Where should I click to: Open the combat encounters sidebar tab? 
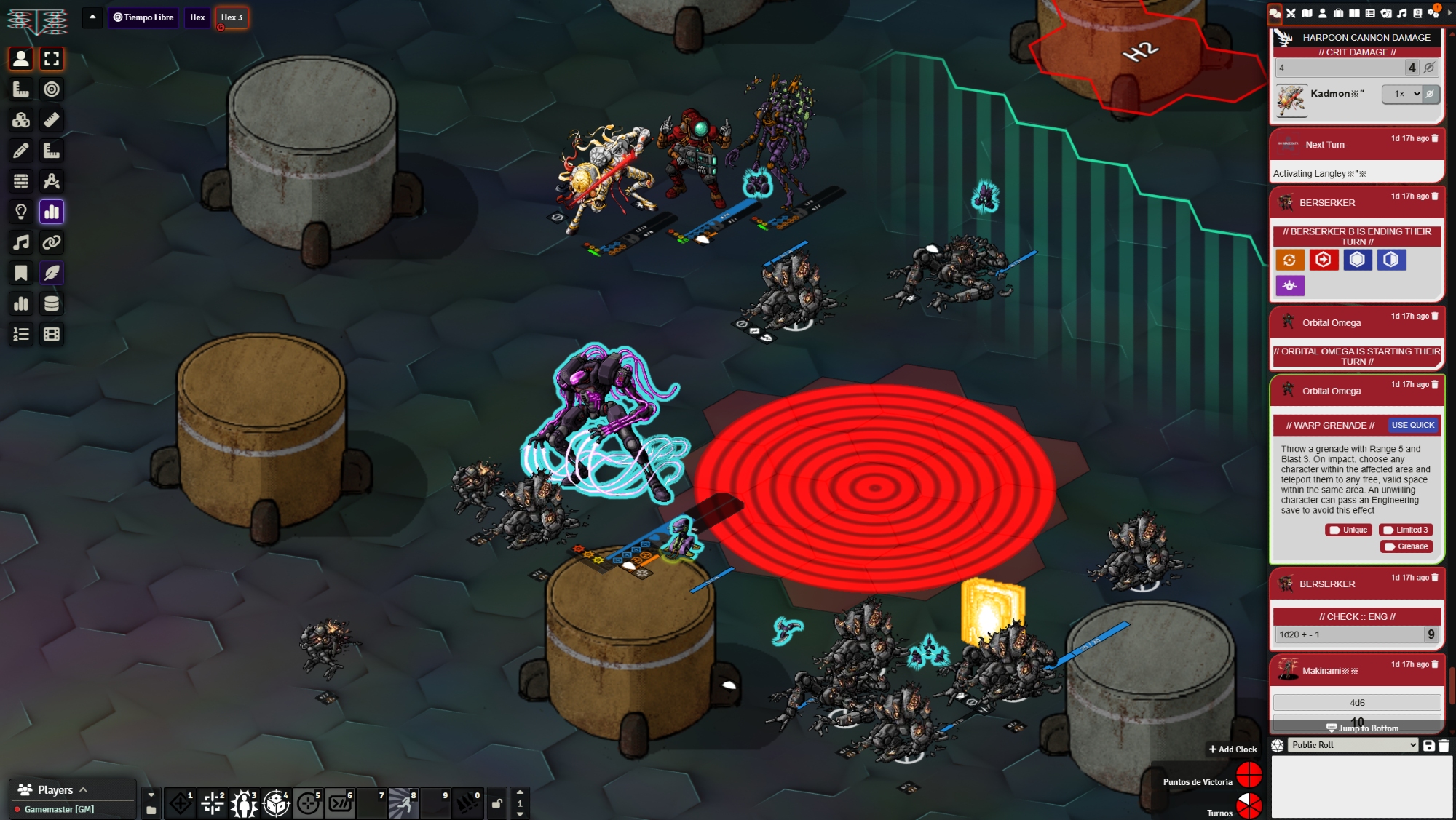pyautogui.click(x=1291, y=13)
